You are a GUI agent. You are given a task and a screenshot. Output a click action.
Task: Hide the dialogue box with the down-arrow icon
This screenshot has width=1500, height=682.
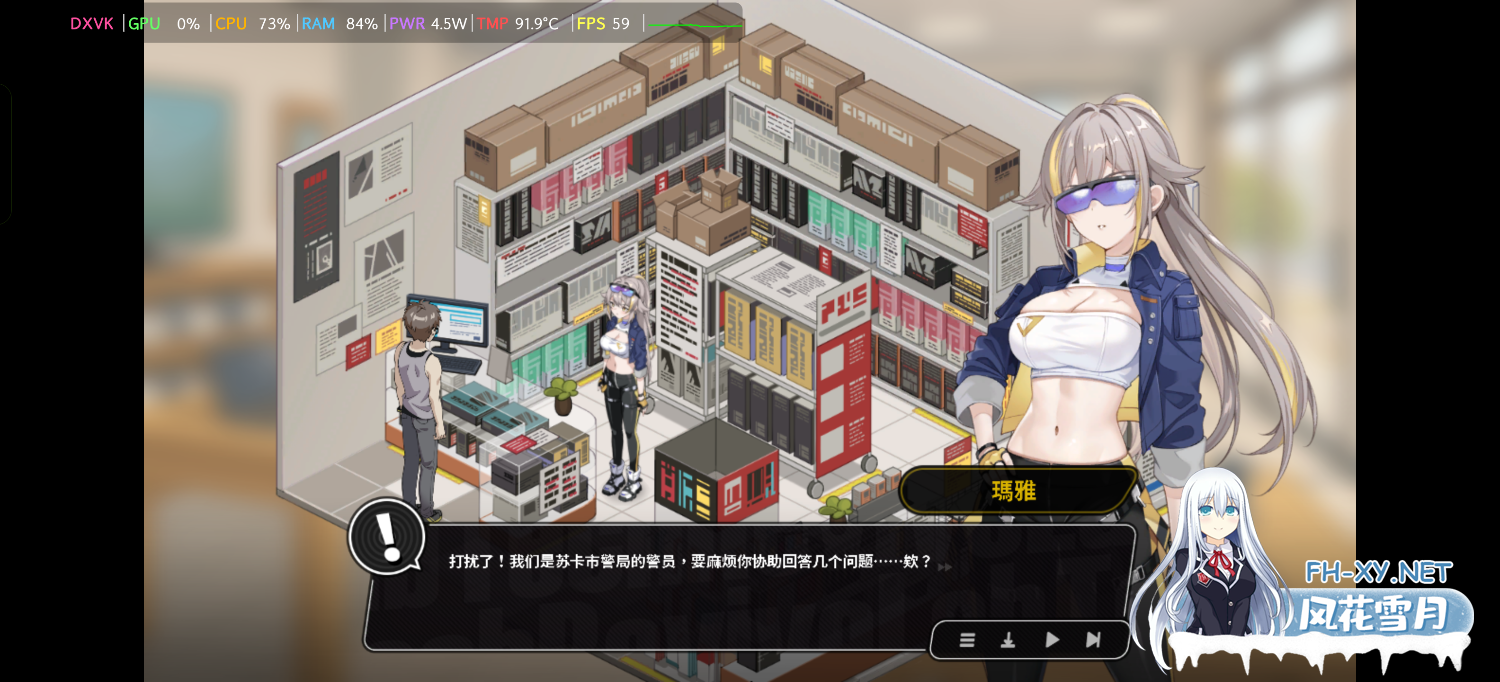1008,640
